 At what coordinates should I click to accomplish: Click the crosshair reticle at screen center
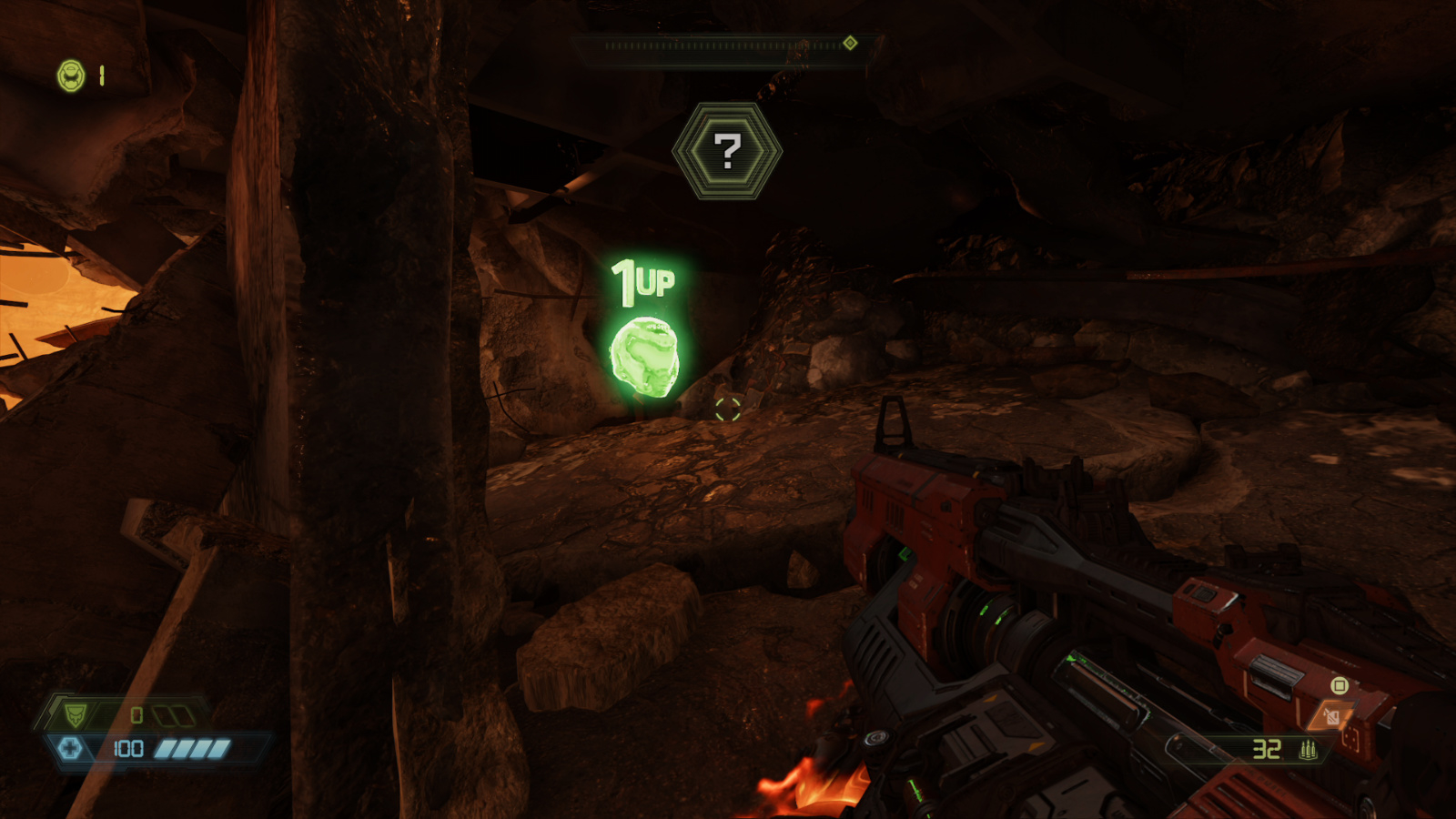coord(727,409)
